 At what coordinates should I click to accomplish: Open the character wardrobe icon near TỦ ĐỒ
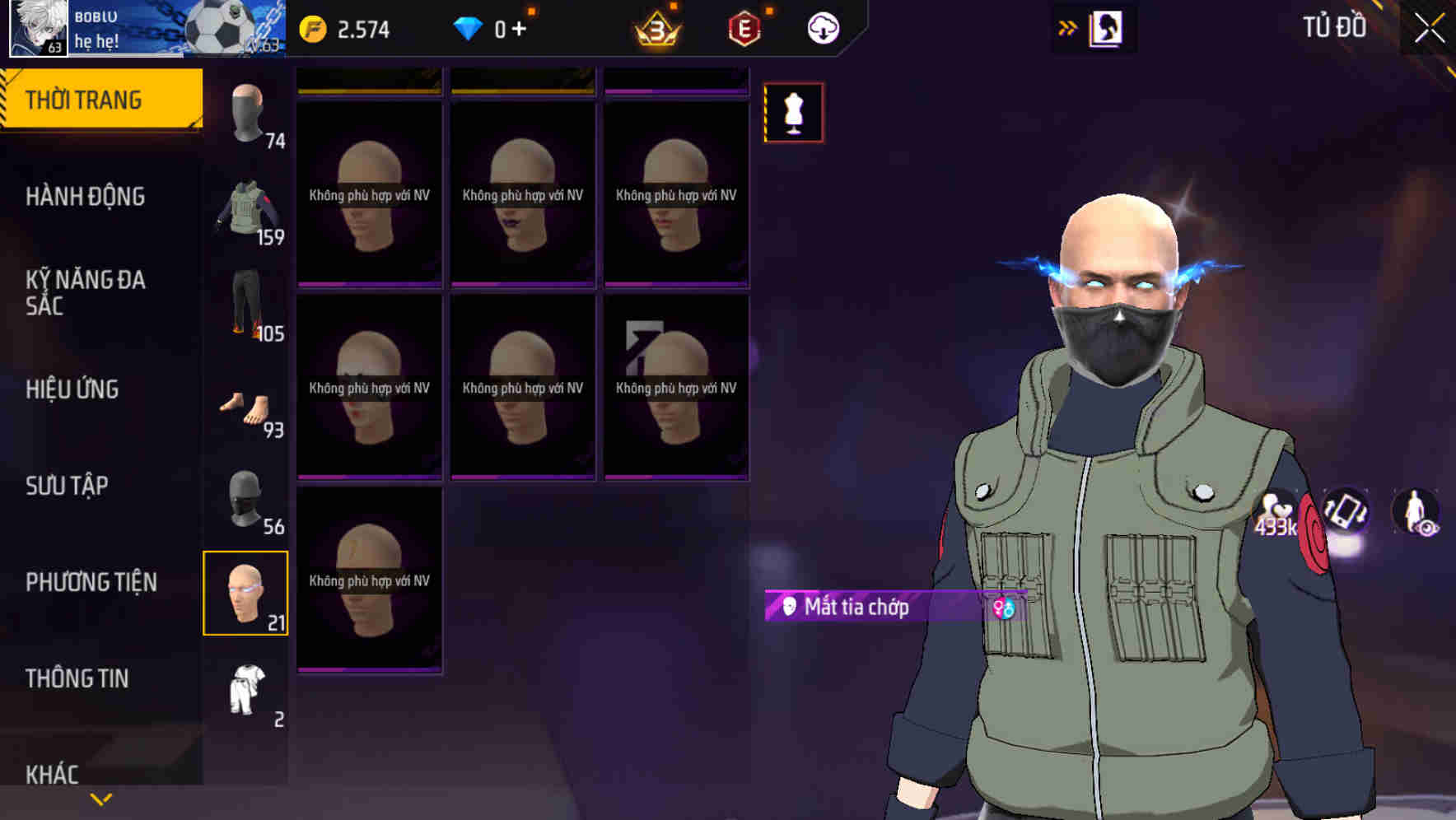tap(1108, 26)
